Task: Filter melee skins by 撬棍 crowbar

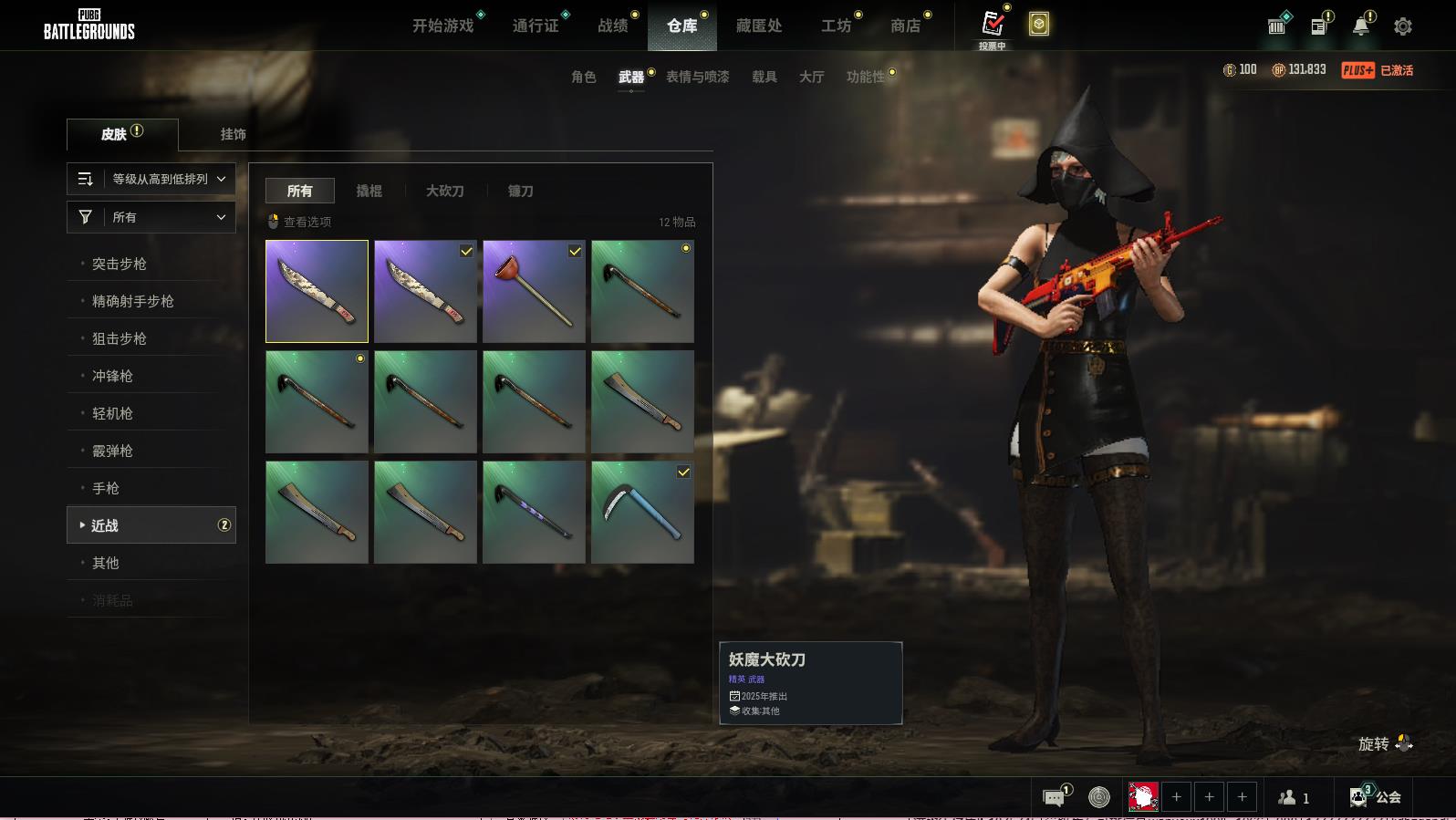Action: [x=369, y=191]
